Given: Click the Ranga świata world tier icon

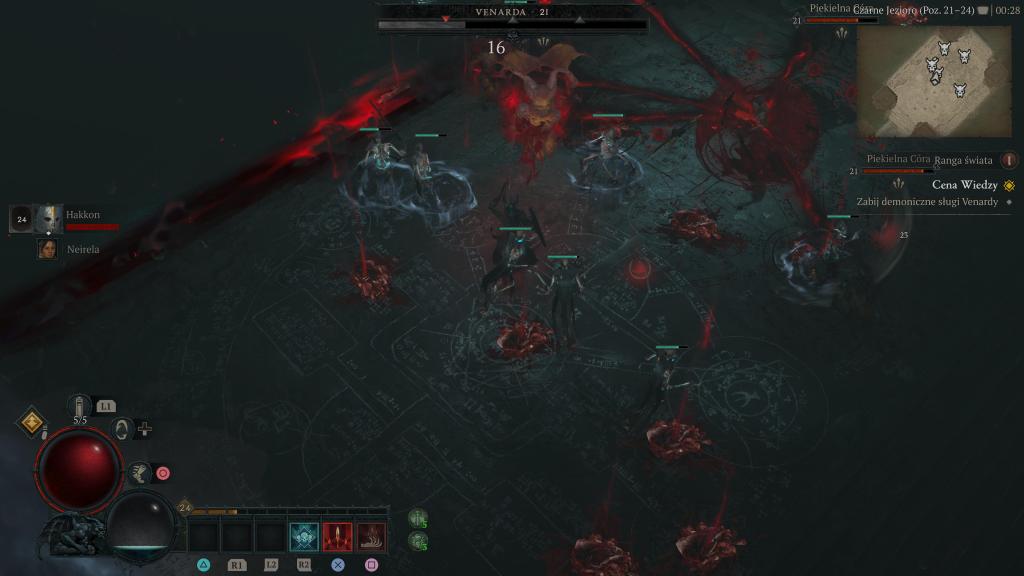Looking at the screenshot, I should tap(1009, 160).
